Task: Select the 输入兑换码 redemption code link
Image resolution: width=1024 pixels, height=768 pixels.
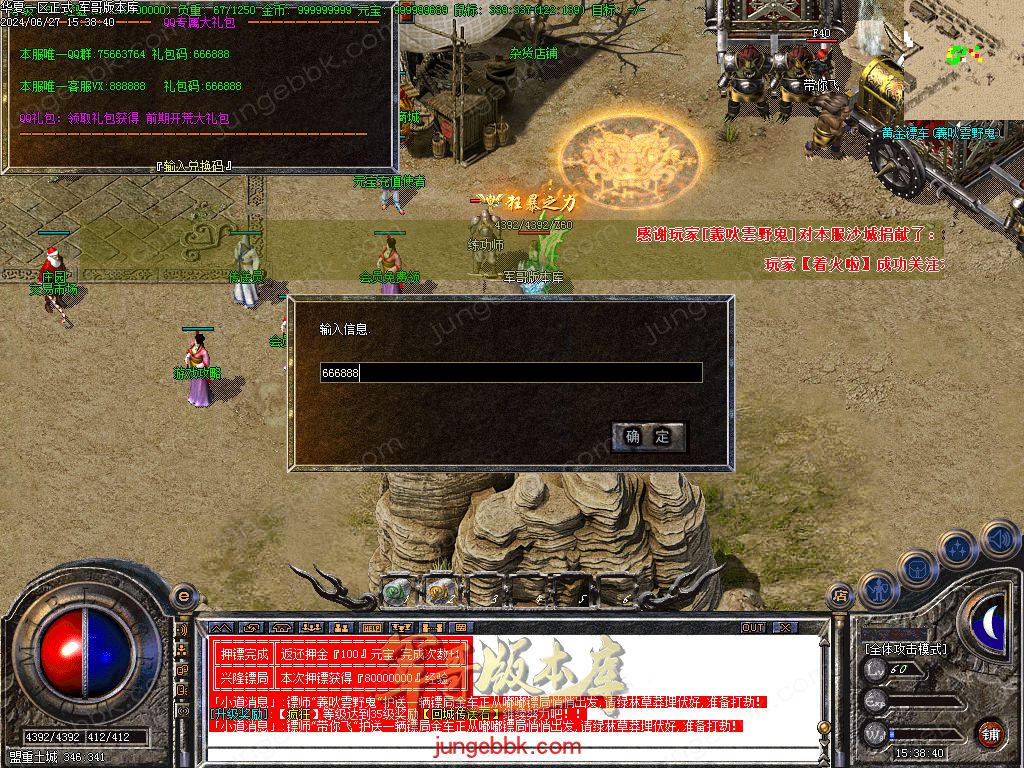Action: click(194, 166)
